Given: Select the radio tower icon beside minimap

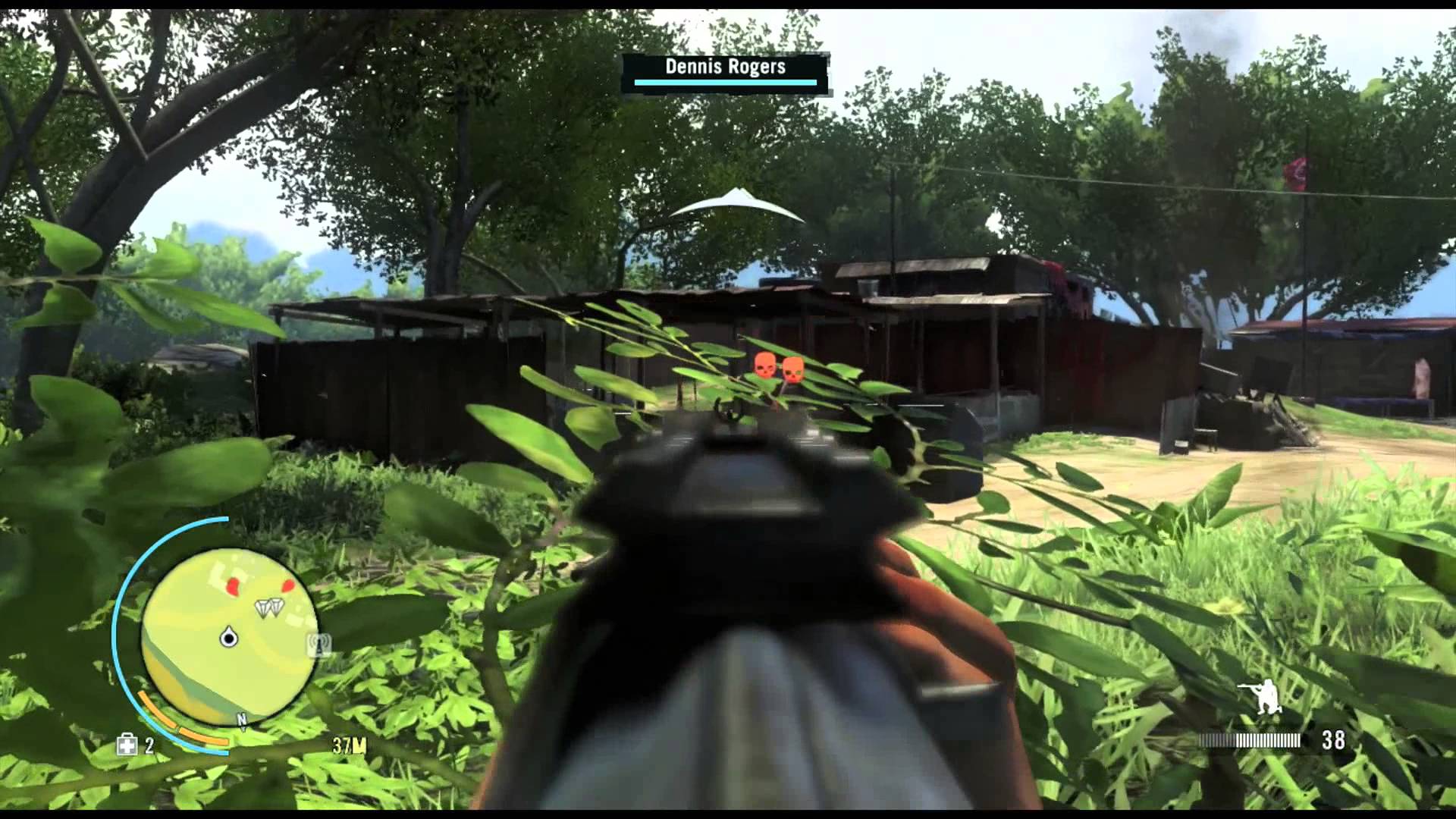Looking at the screenshot, I should click(x=319, y=645).
